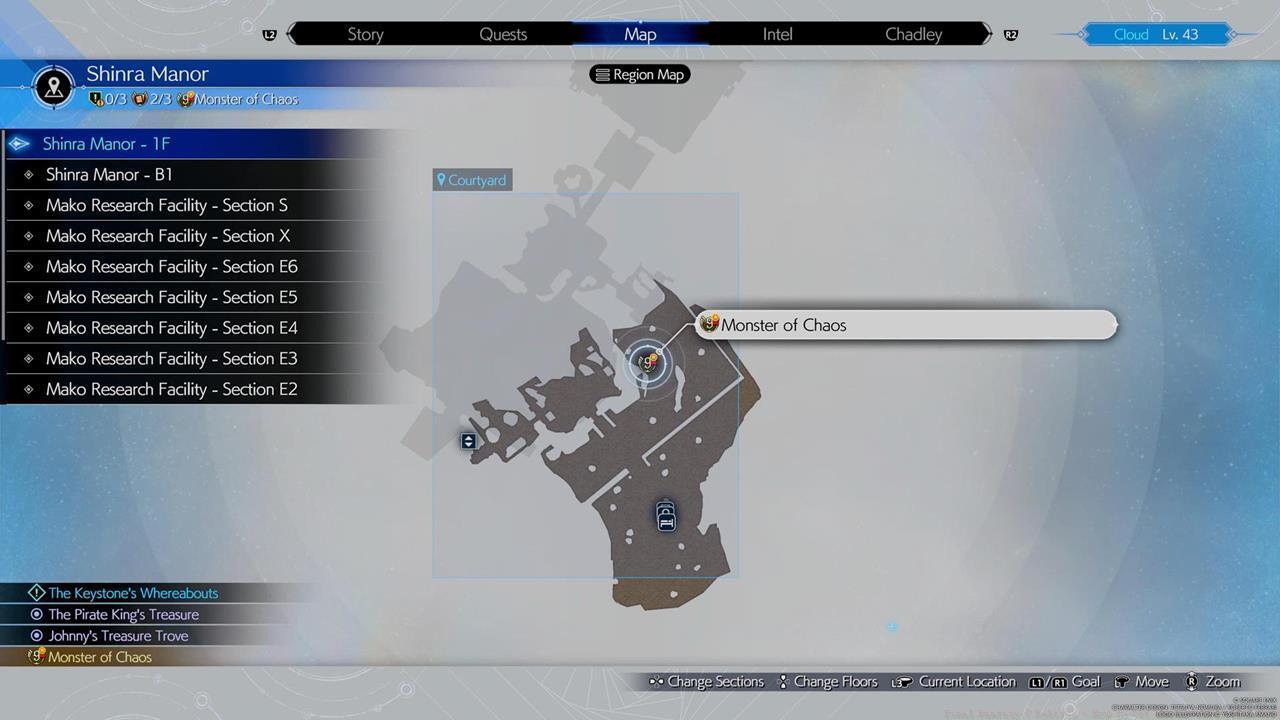Viewport: 1280px width, 720px height.
Task: Select the Monster of Chaos header icon
Action: [x=186, y=99]
